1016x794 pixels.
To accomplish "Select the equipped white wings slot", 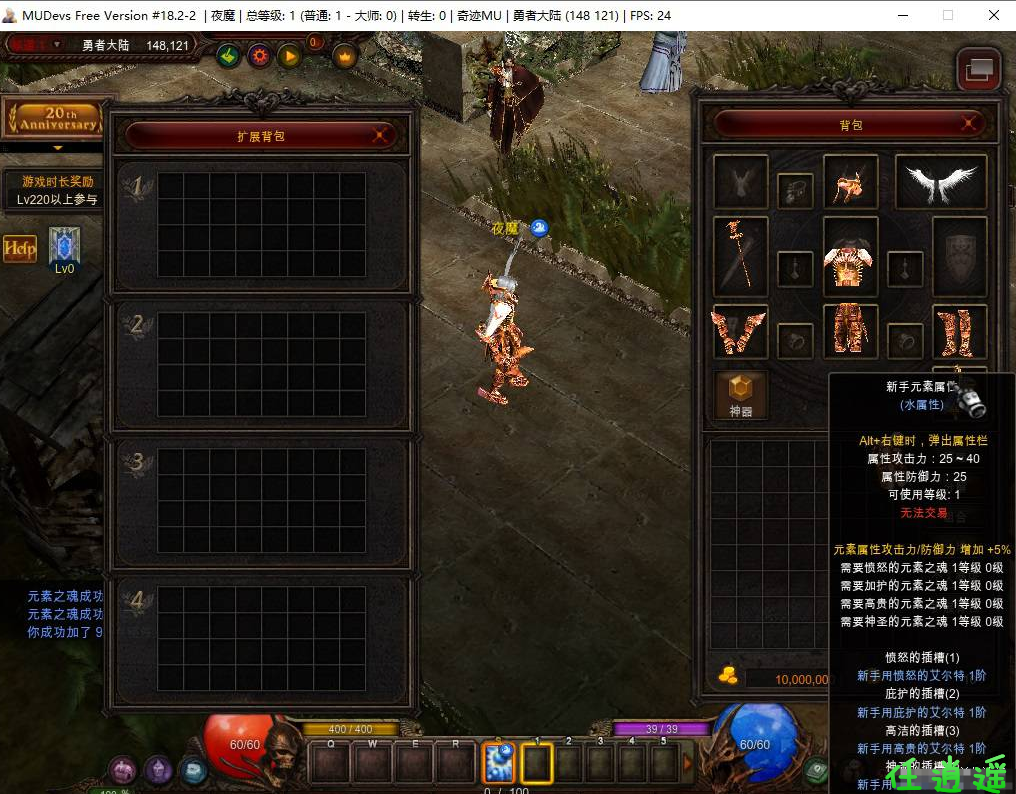I will pyautogui.click(x=940, y=182).
